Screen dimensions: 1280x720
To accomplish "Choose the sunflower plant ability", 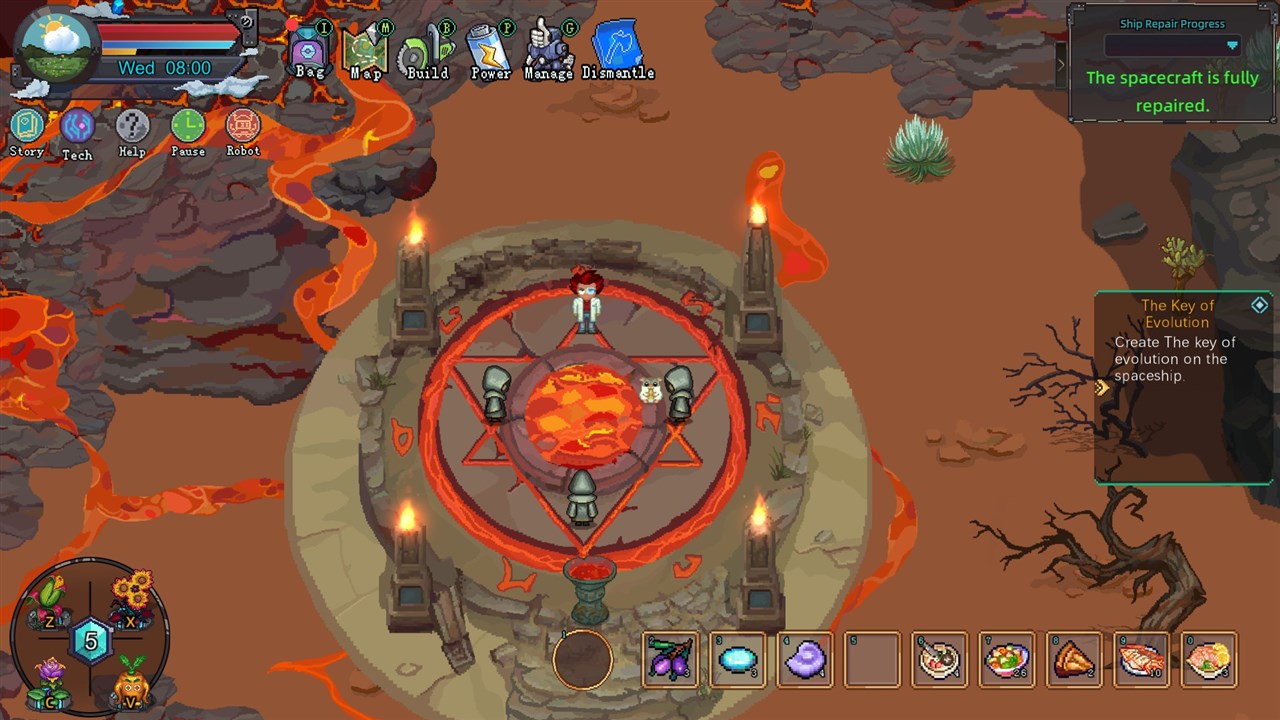I will [x=132, y=597].
